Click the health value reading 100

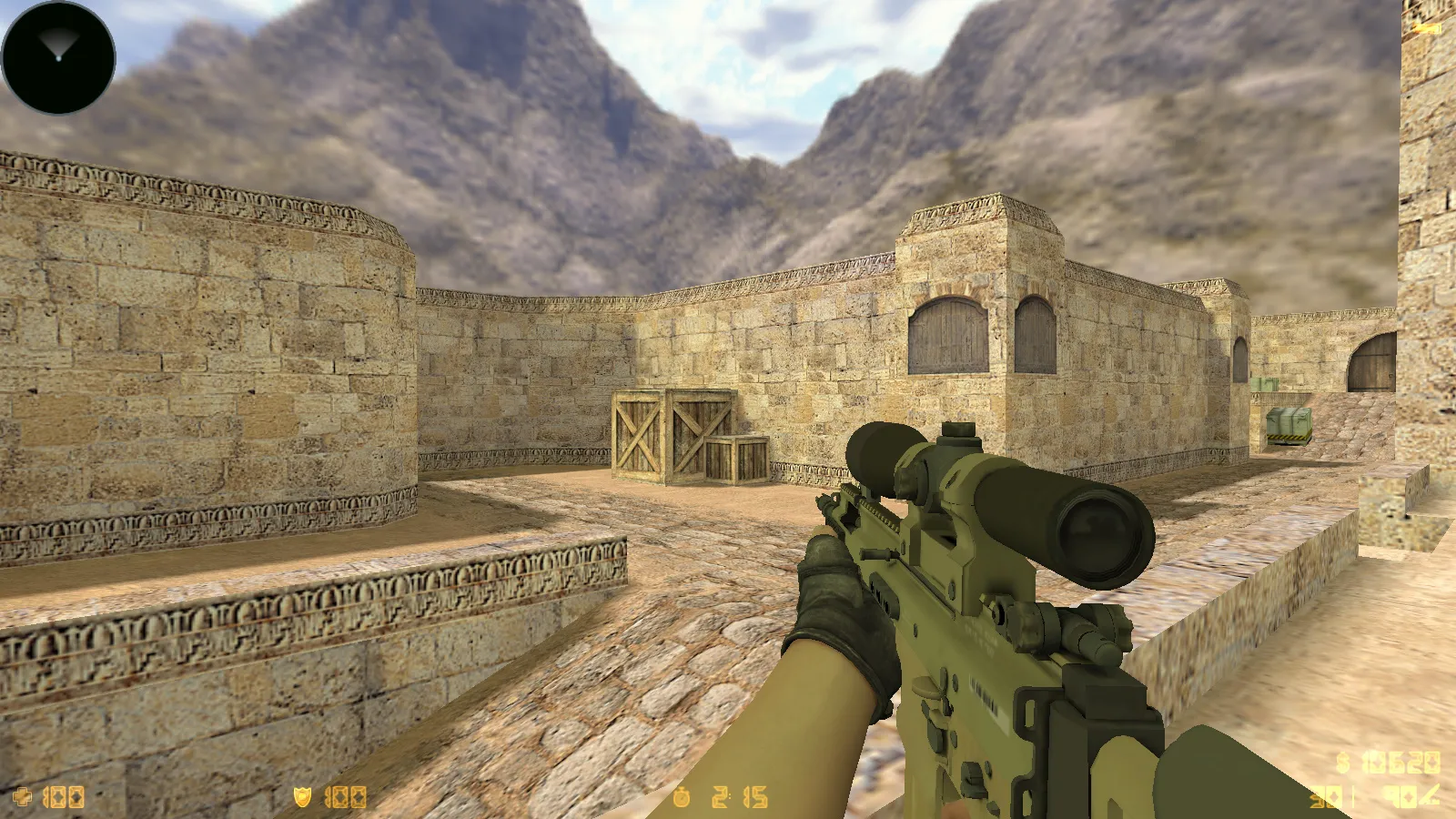point(62,797)
